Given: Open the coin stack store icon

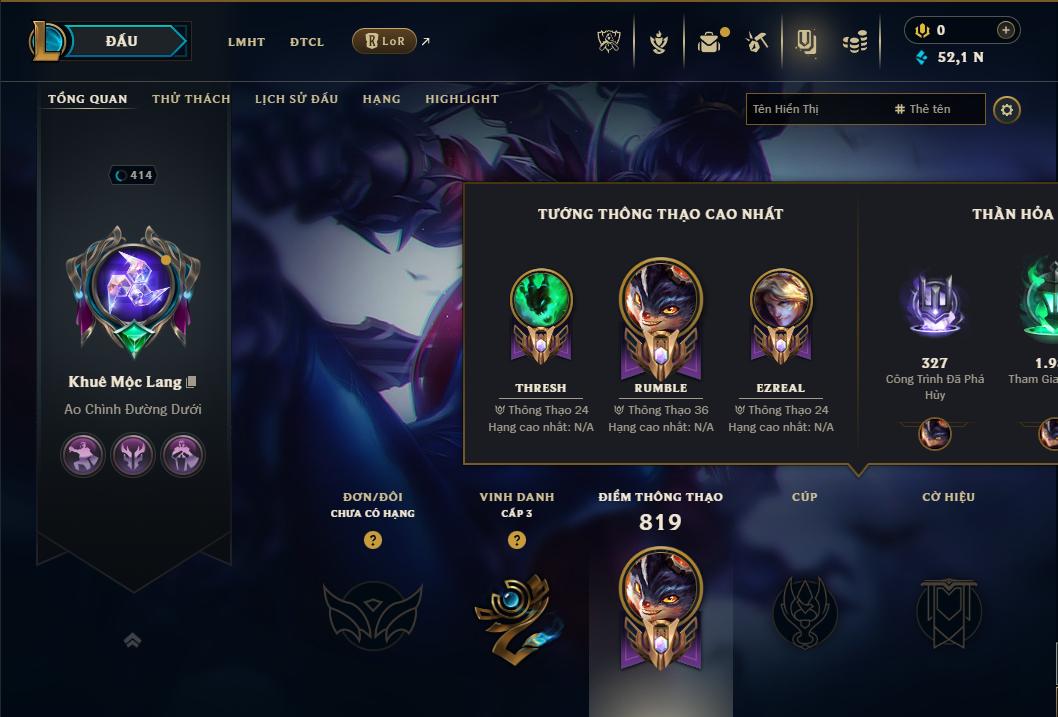Looking at the screenshot, I should pos(854,42).
